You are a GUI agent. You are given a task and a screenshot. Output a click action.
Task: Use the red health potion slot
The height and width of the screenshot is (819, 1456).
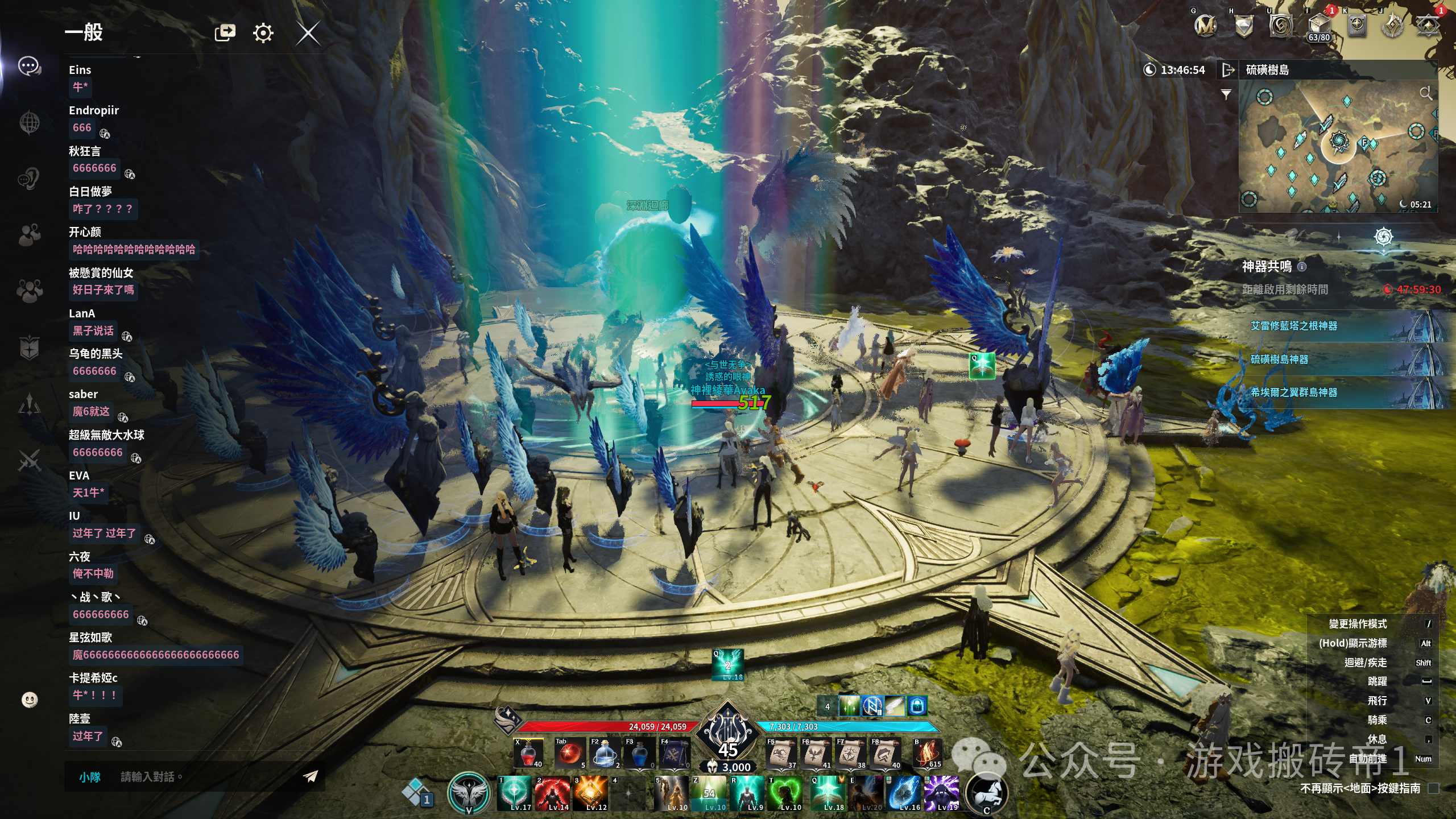(x=528, y=754)
